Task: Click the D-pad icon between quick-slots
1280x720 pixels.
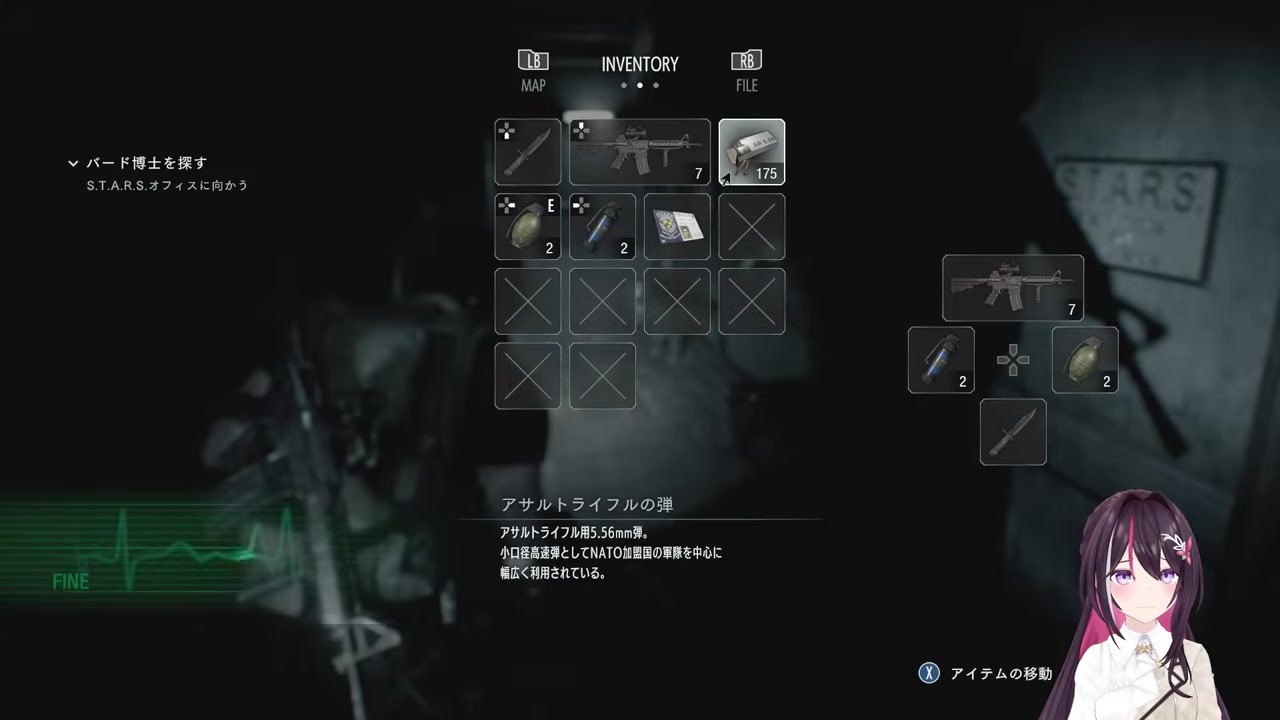Action: point(1013,360)
